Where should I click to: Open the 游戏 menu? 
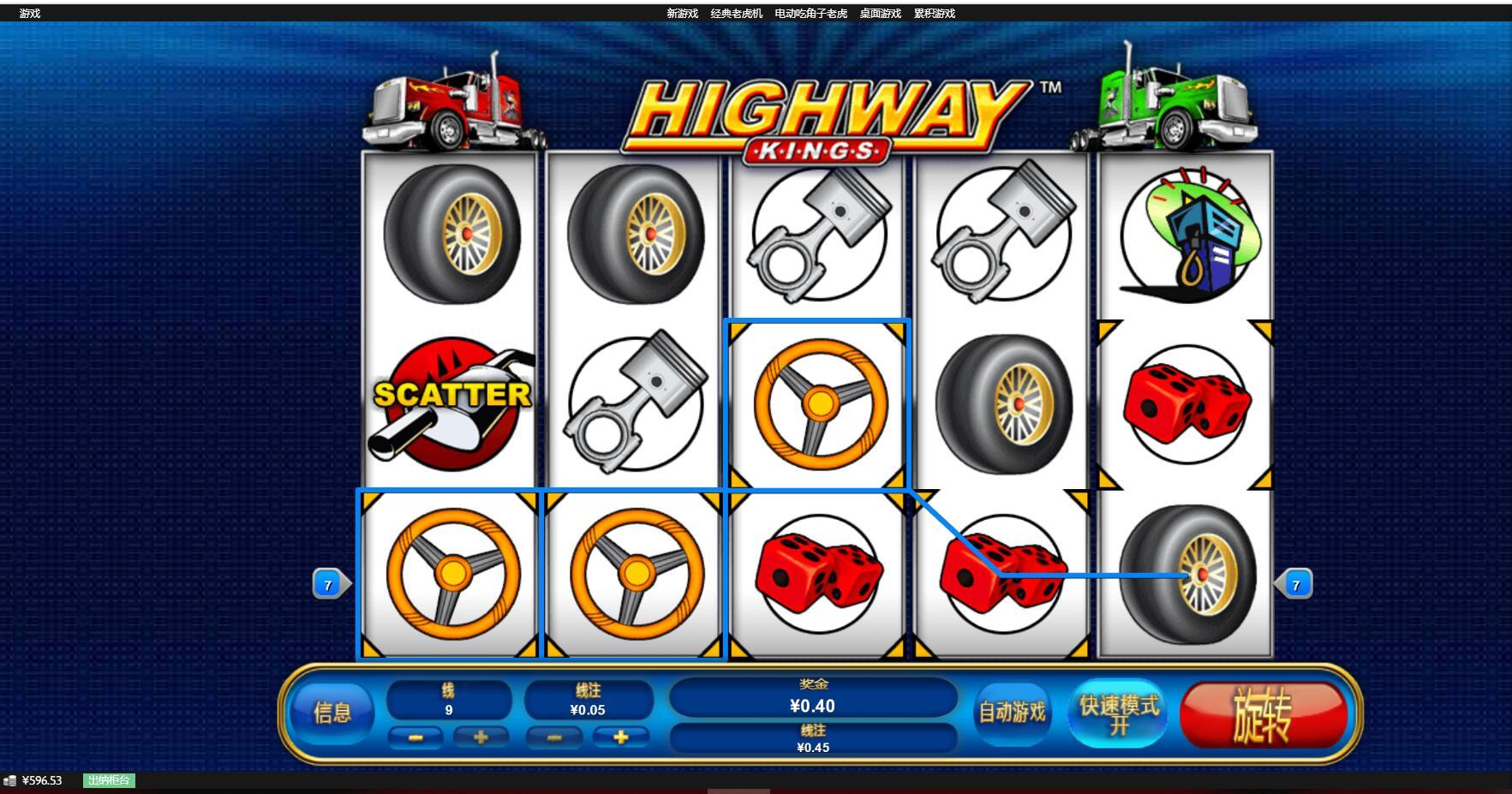30,14
